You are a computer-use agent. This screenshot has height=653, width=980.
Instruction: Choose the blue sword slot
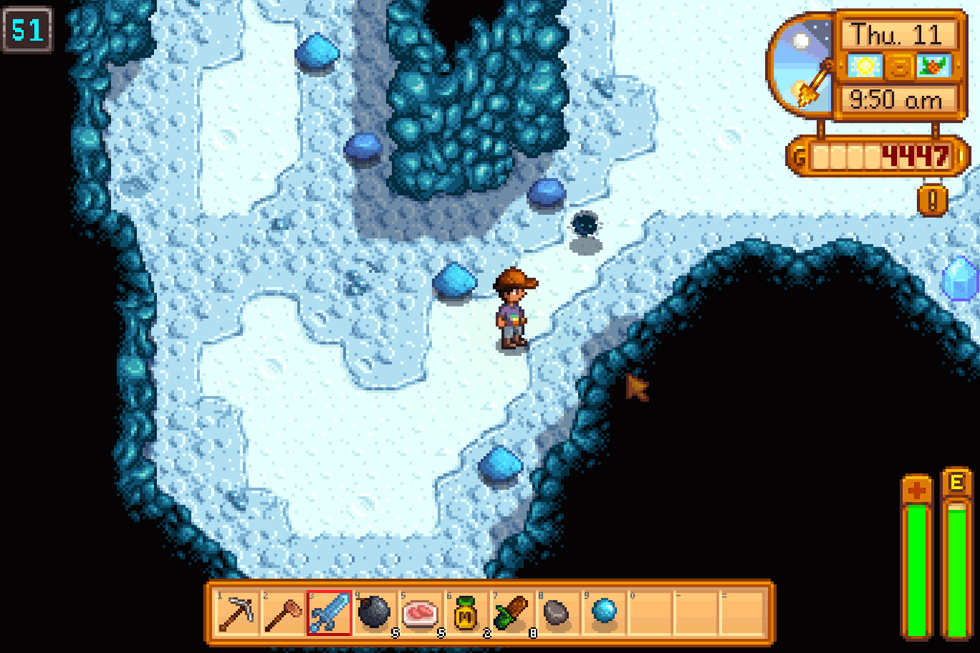[329, 612]
